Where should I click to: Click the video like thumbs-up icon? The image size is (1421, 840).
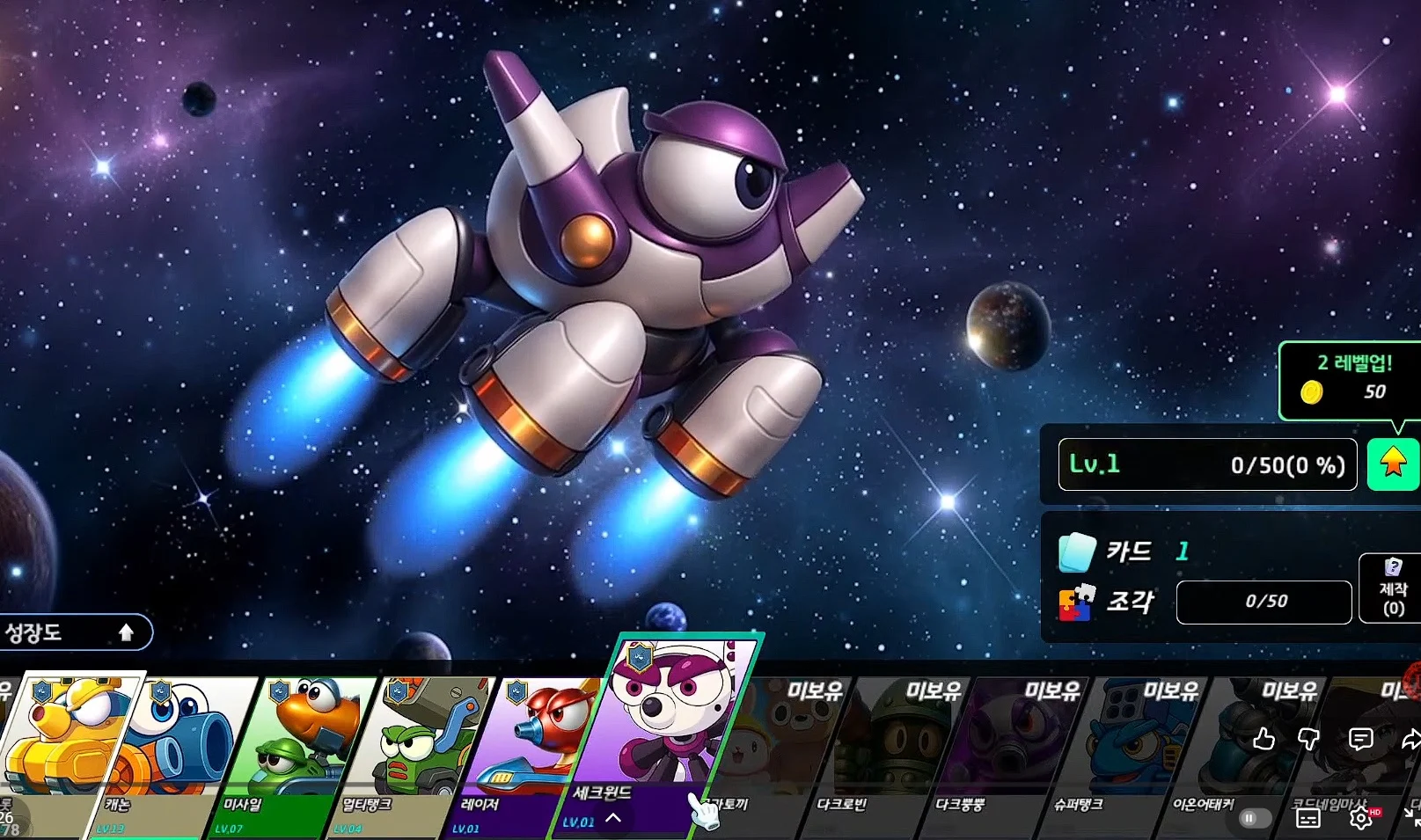pyautogui.click(x=1264, y=739)
